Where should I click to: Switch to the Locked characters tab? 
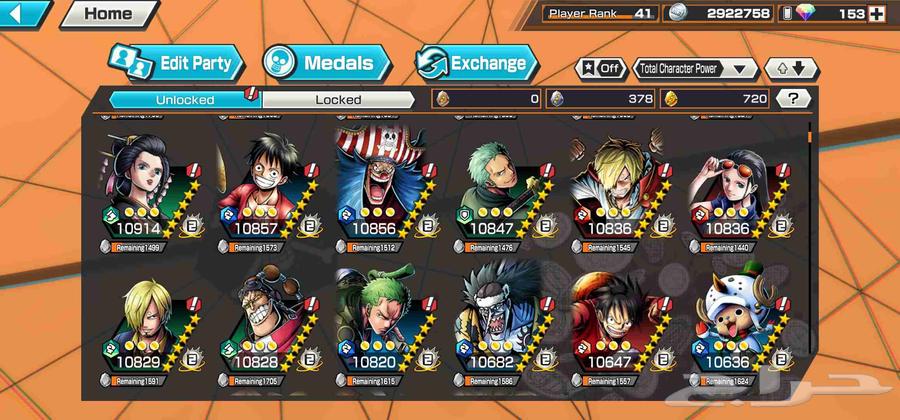338,99
